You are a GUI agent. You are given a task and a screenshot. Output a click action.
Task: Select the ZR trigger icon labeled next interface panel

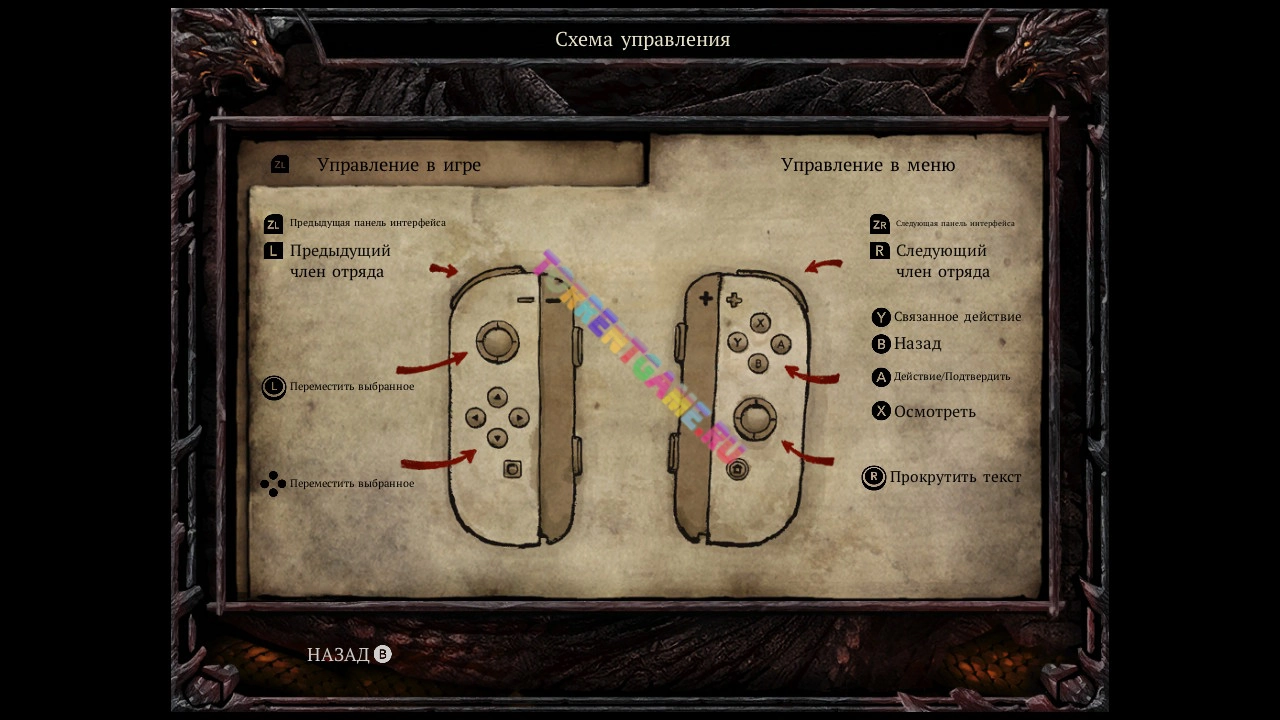pyautogui.click(x=879, y=224)
